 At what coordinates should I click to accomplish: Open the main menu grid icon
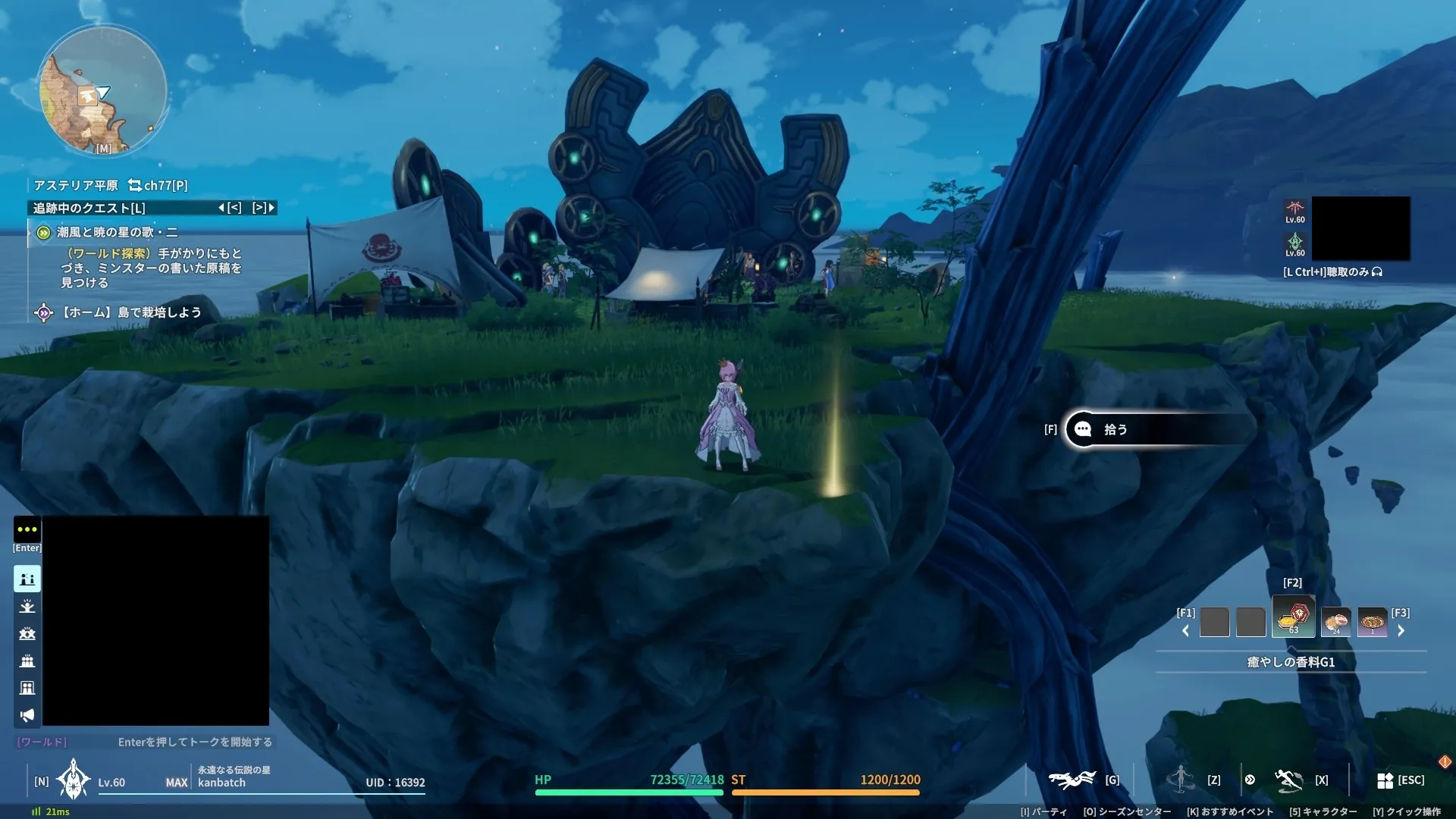pos(1385,780)
